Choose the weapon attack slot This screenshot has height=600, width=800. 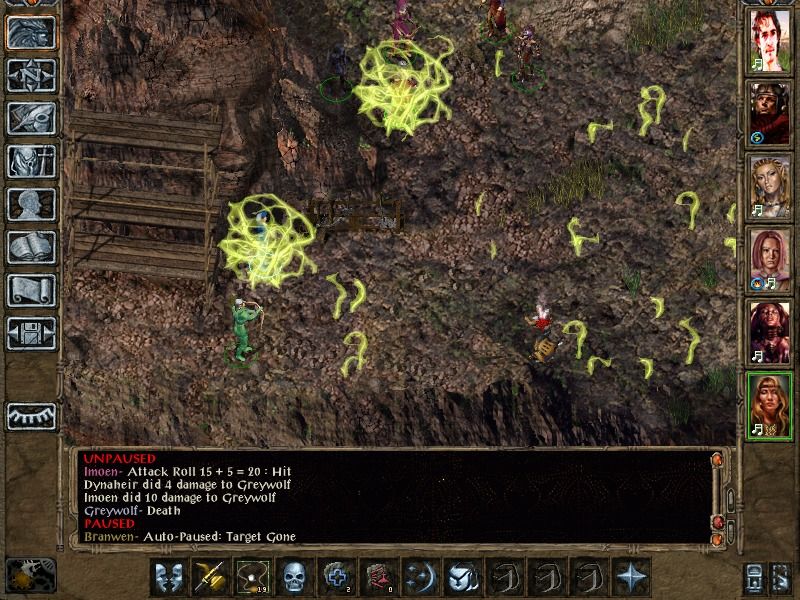[211, 577]
